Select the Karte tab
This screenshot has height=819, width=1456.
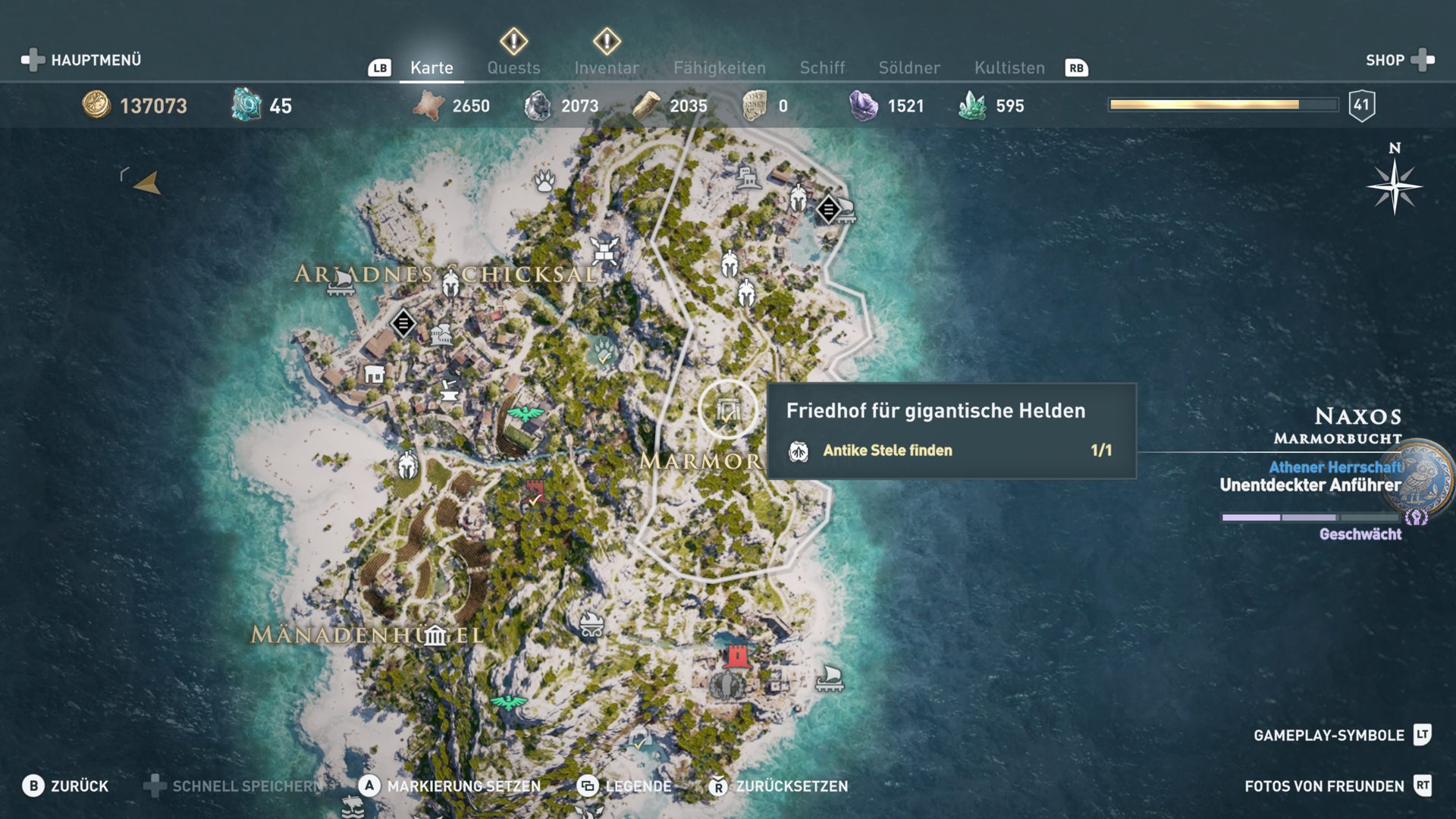click(431, 67)
